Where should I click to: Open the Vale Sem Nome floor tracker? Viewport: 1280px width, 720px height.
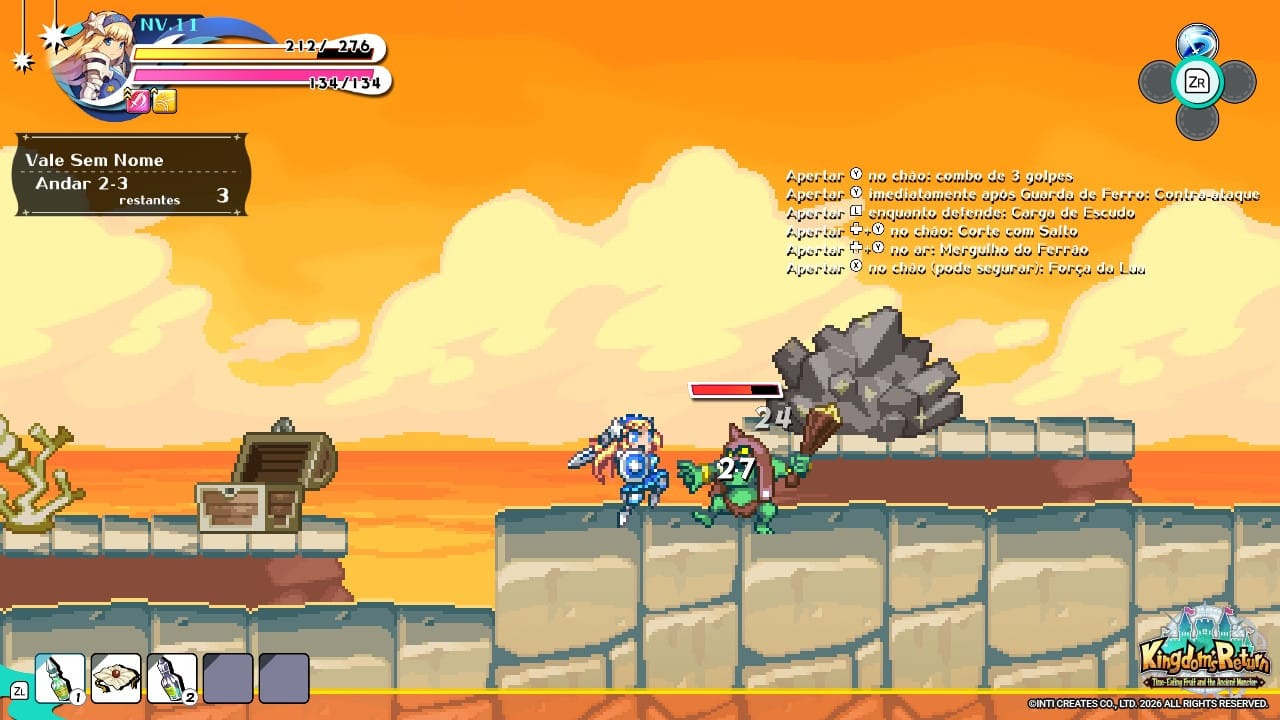pyautogui.click(x=130, y=175)
